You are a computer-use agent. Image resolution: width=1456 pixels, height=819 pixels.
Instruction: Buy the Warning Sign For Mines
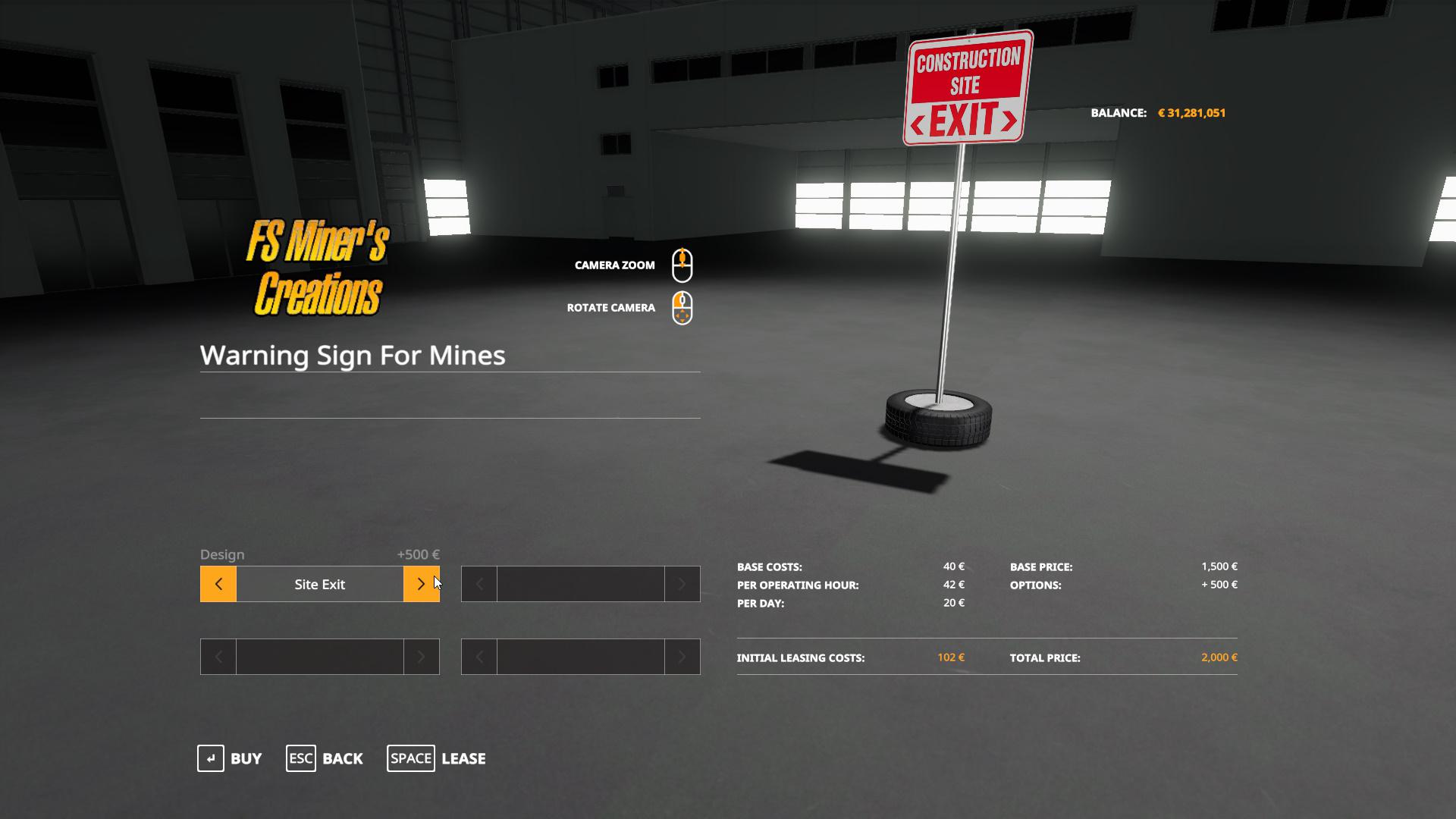(x=230, y=758)
